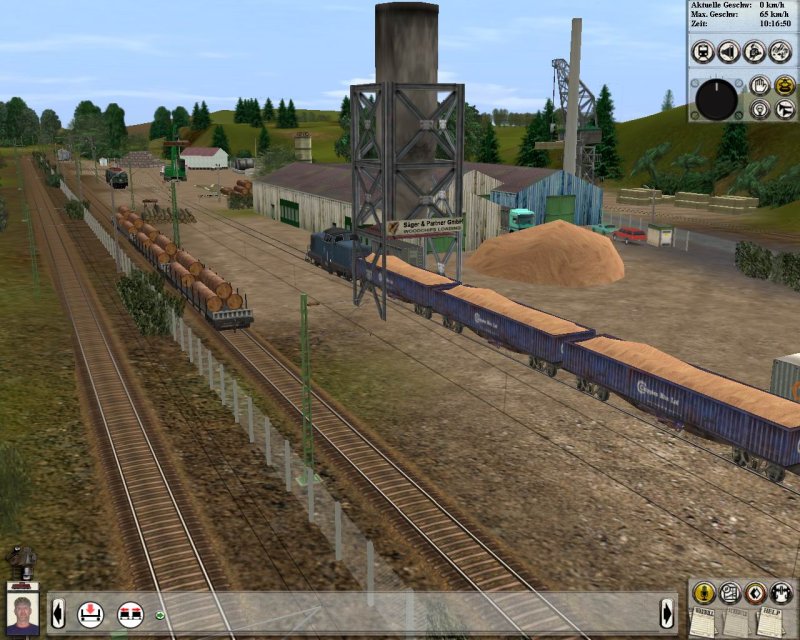This screenshot has width=800, height=640.
Task: Sound the horn with the speaker icon
Action: pos(729,51)
